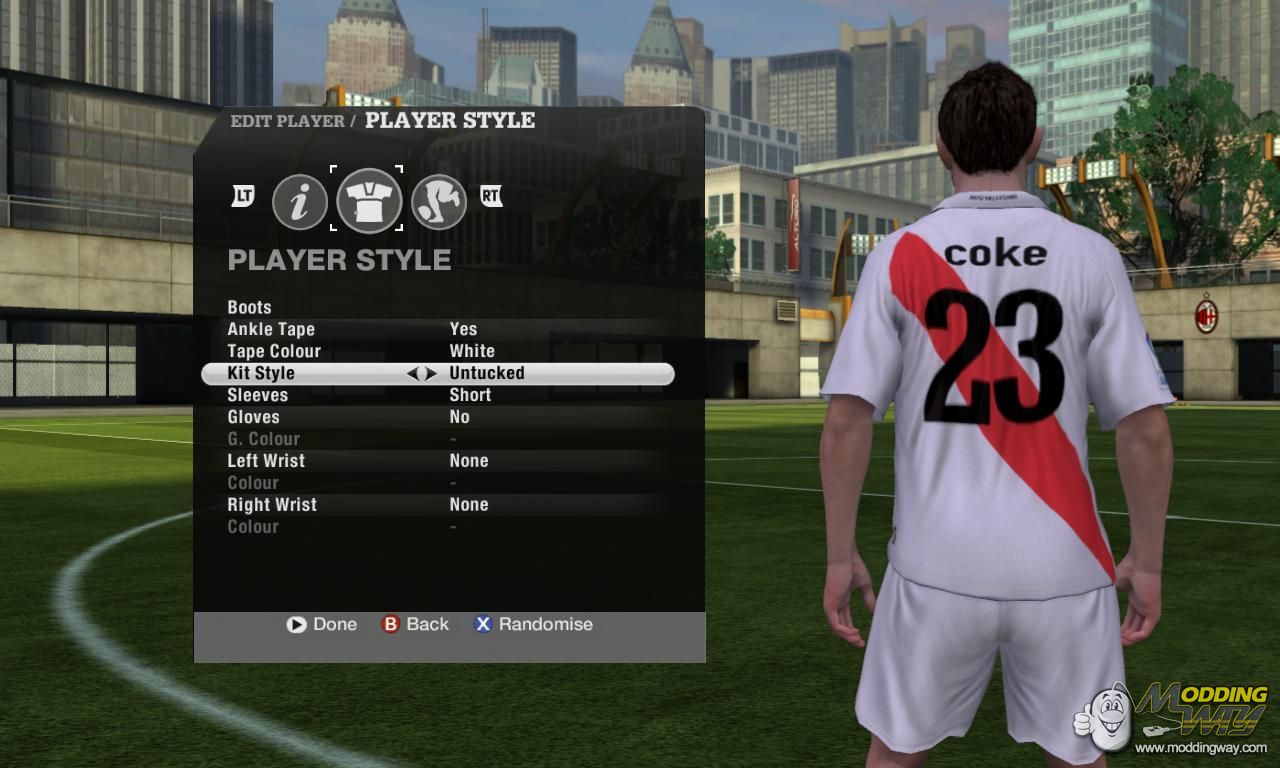Select the Right Wrist row

[x=272, y=505]
